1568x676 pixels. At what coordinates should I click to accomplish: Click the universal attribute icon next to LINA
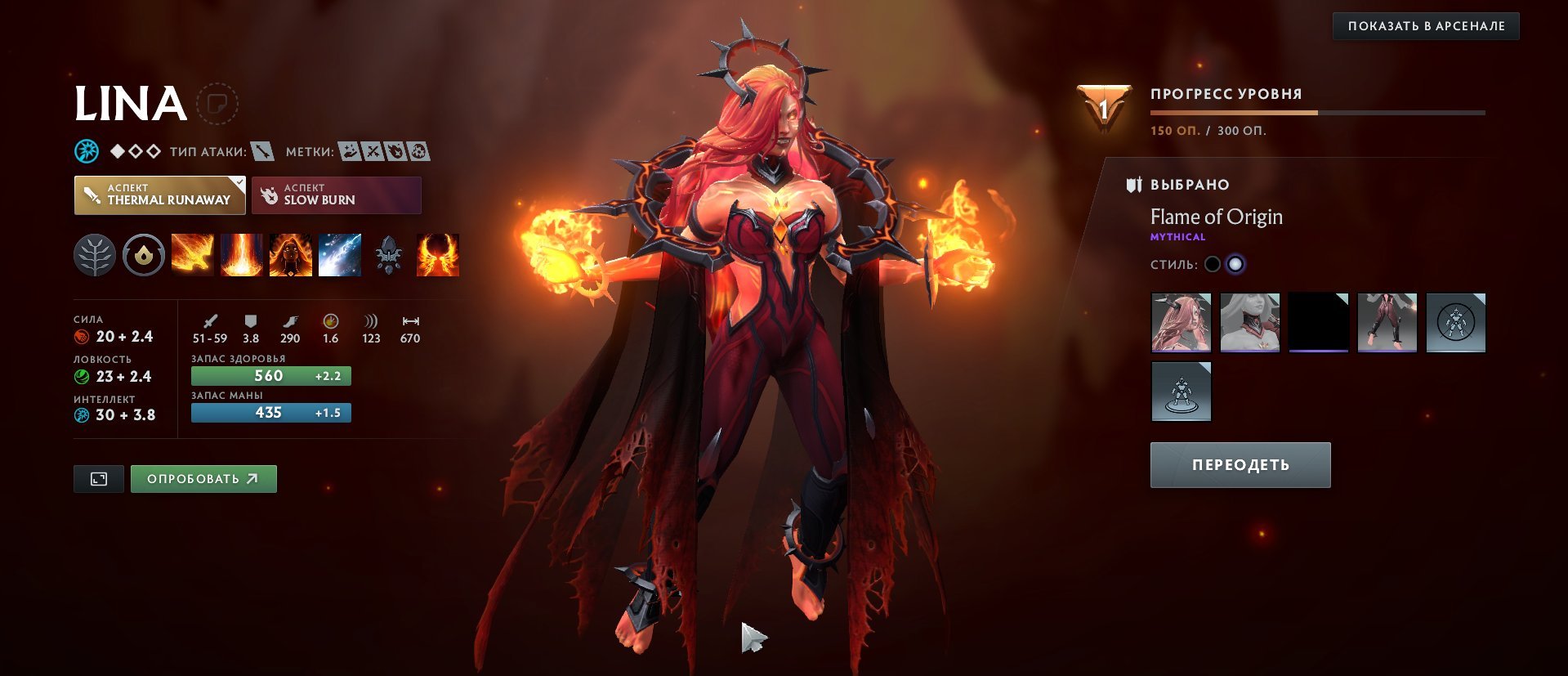(86, 150)
